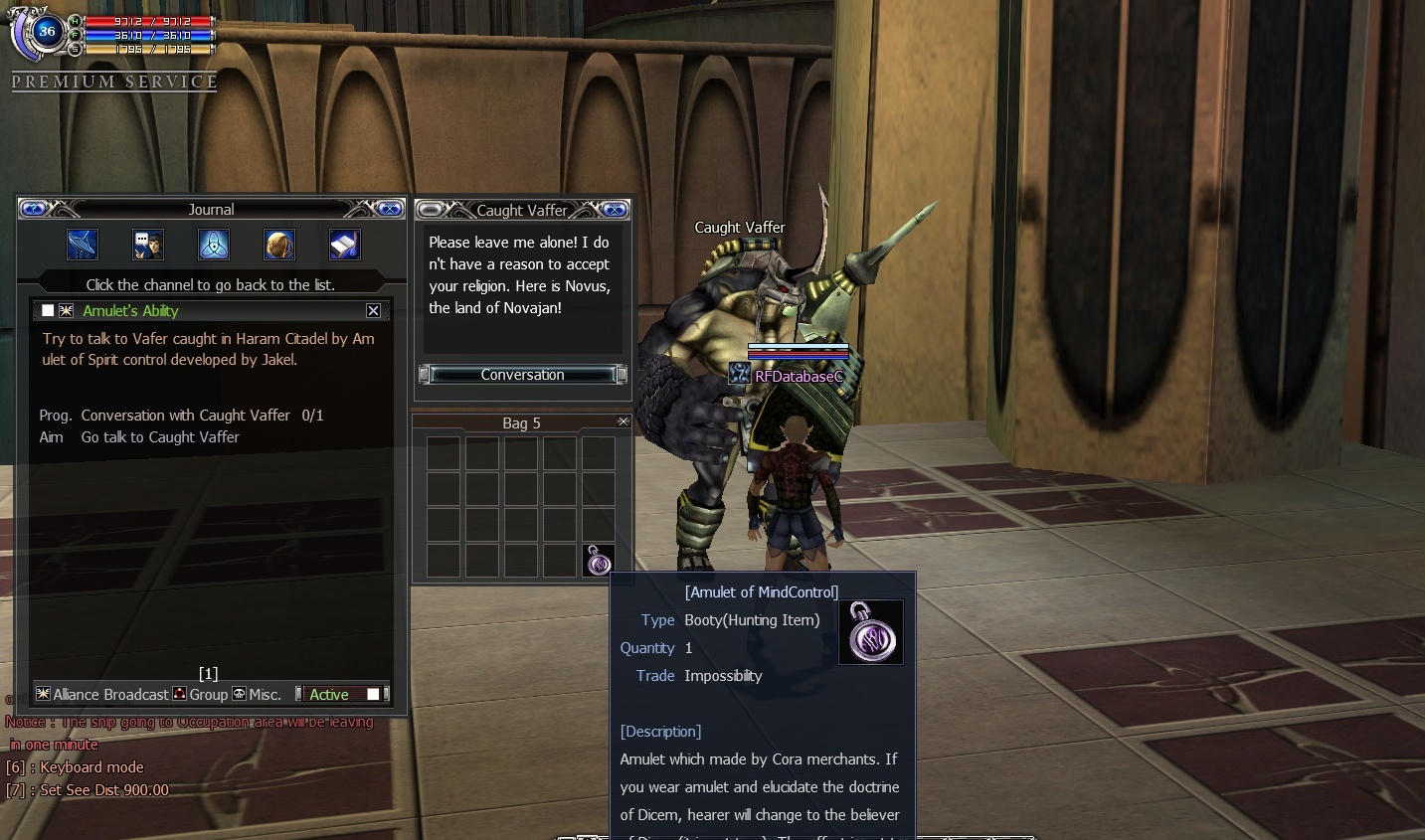Minimize the Caught Vaffer dialogue window

click(x=430, y=210)
